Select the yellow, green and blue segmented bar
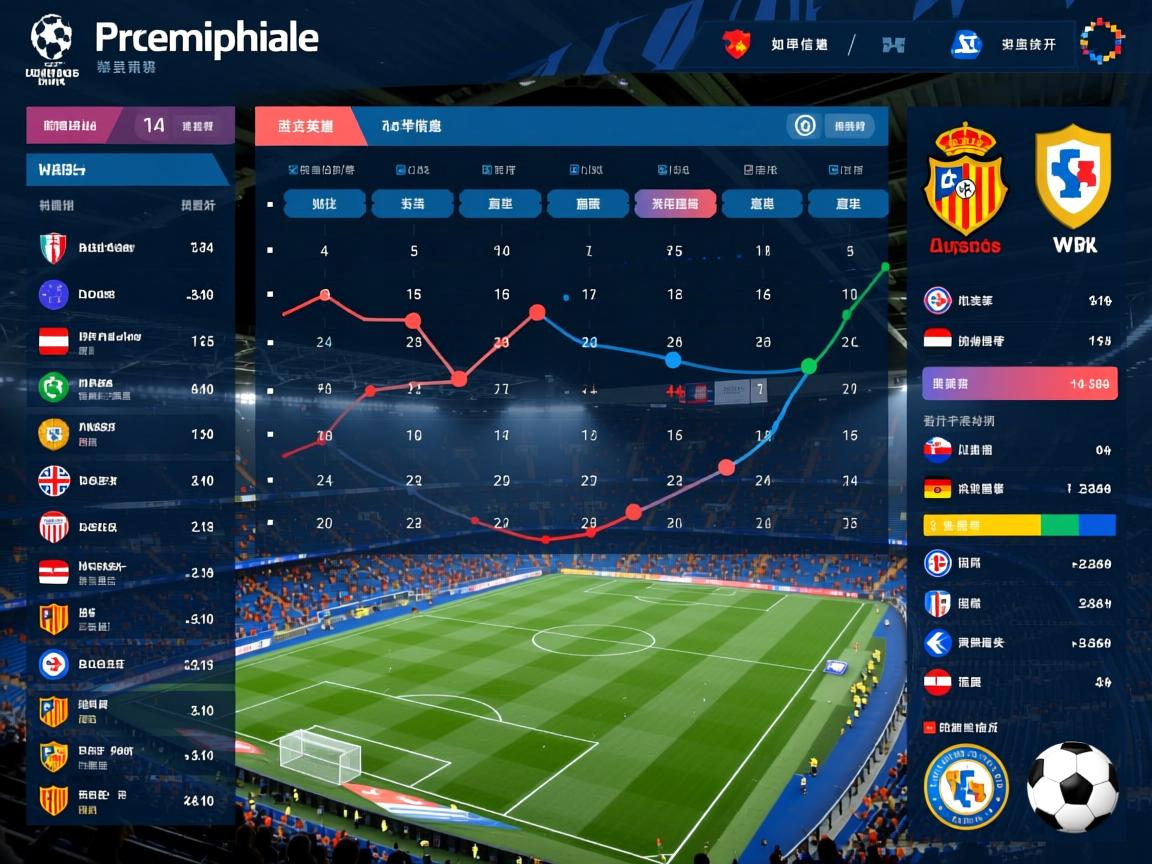 coord(1019,525)
